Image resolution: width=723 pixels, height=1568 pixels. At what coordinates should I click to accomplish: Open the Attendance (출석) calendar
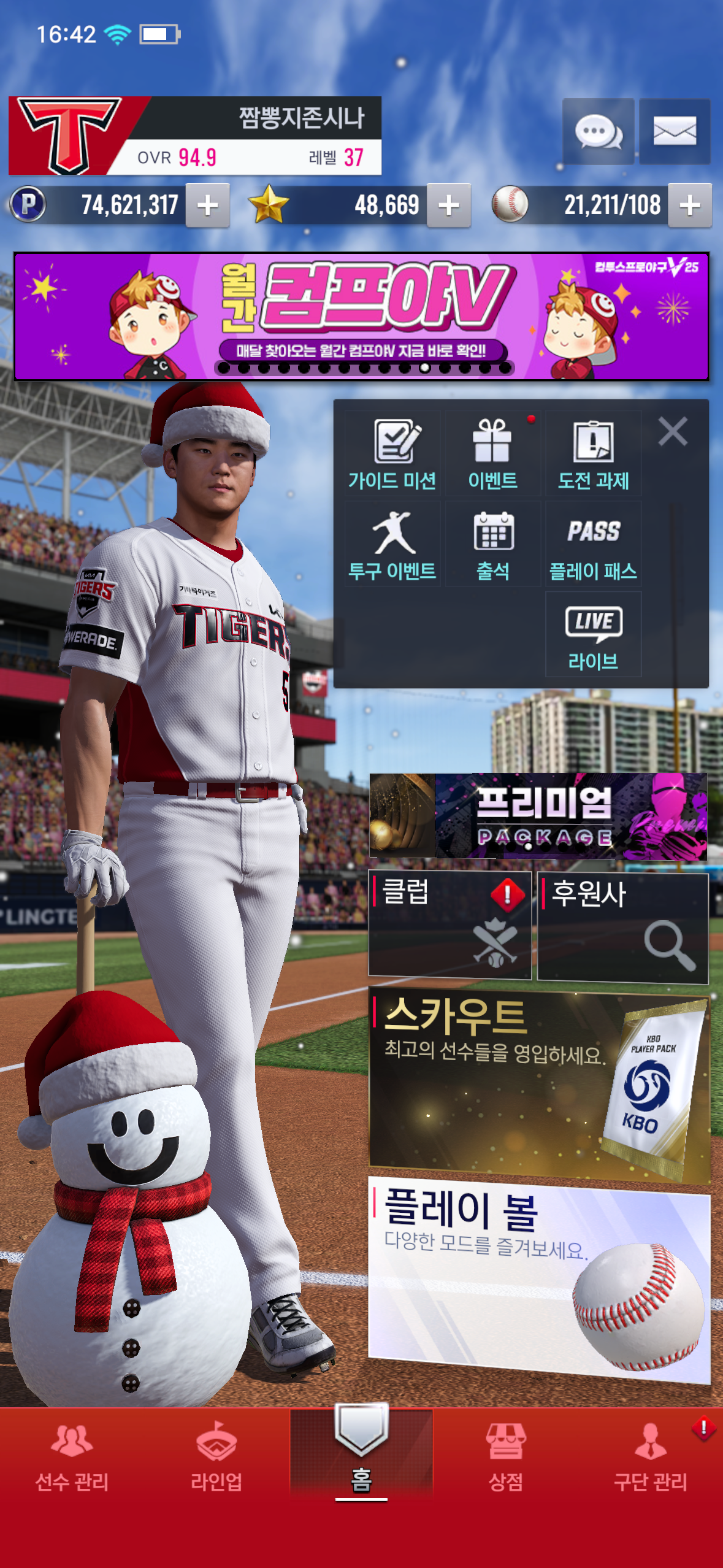(x=493, y=545)
